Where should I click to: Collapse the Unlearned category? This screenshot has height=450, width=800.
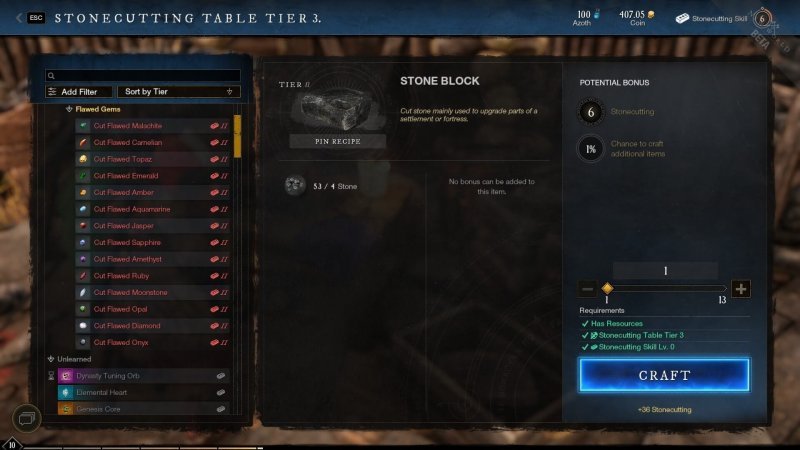point(52,359)
